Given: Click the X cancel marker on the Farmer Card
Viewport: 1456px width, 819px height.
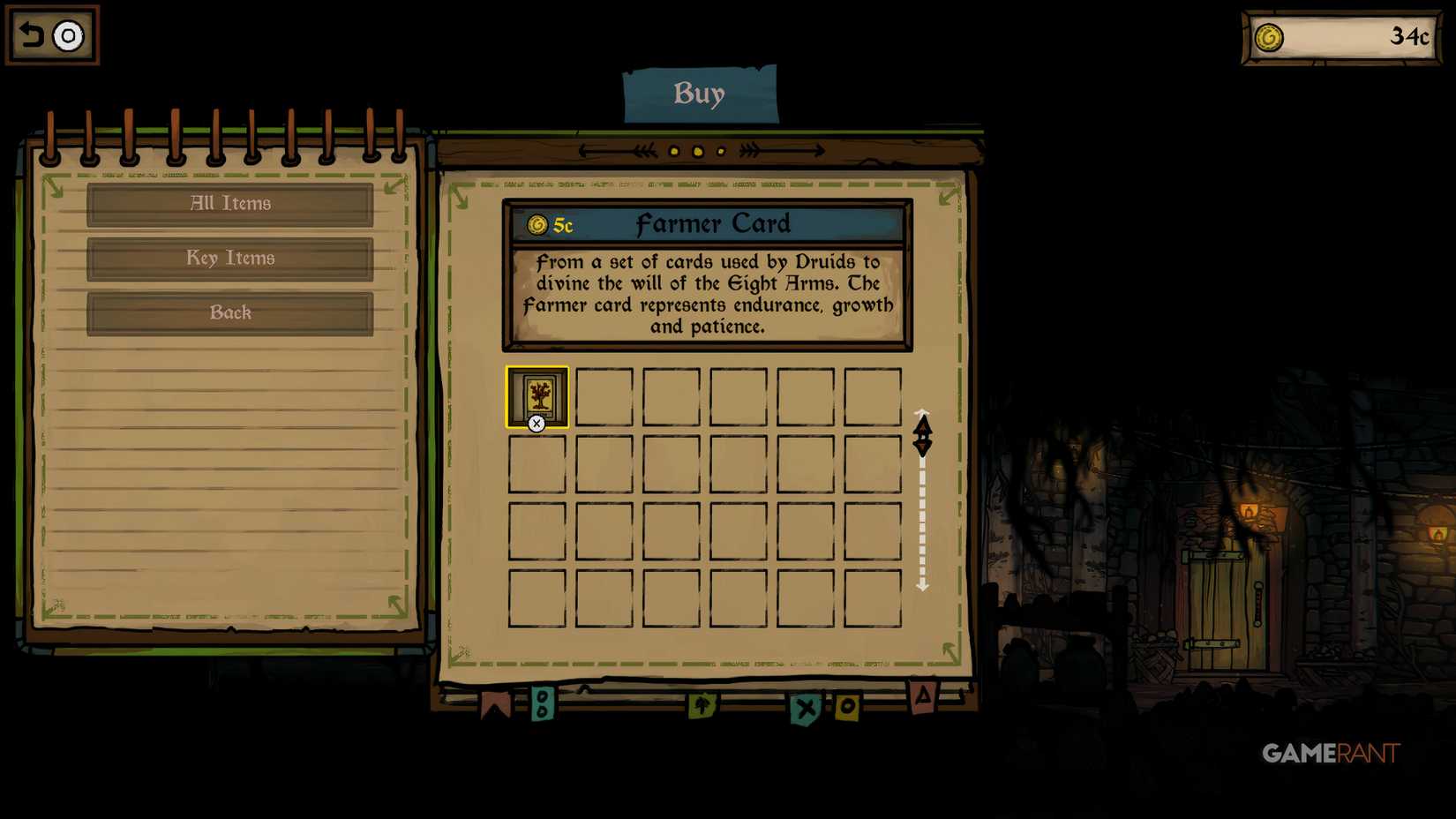Looking at the screenshot, I should click(x=537, y=423).
